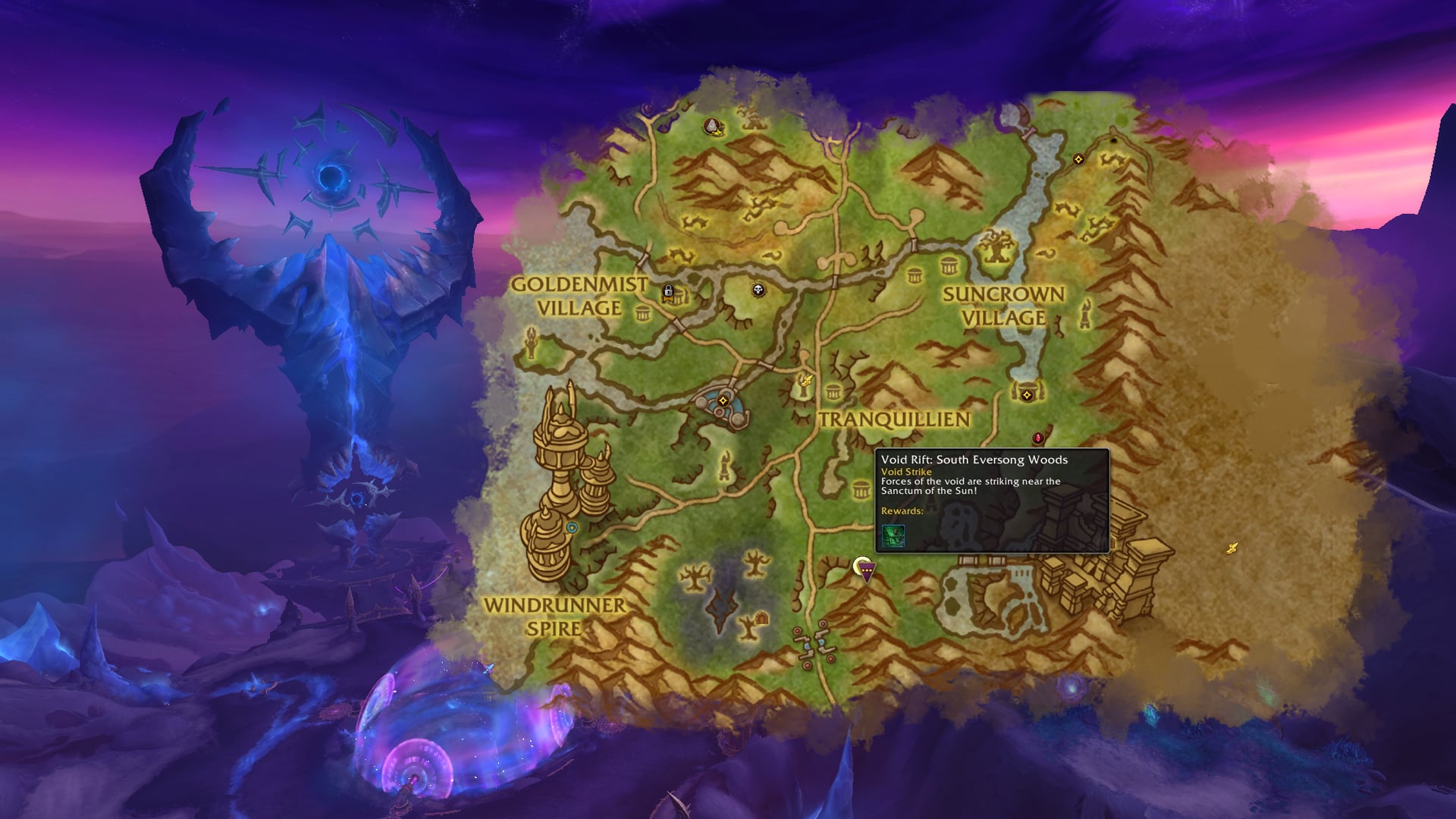This screenshot has width=1456, height=819.
Task: Select the golden wing marker above Tranquillien
Action: coord(808,380)
